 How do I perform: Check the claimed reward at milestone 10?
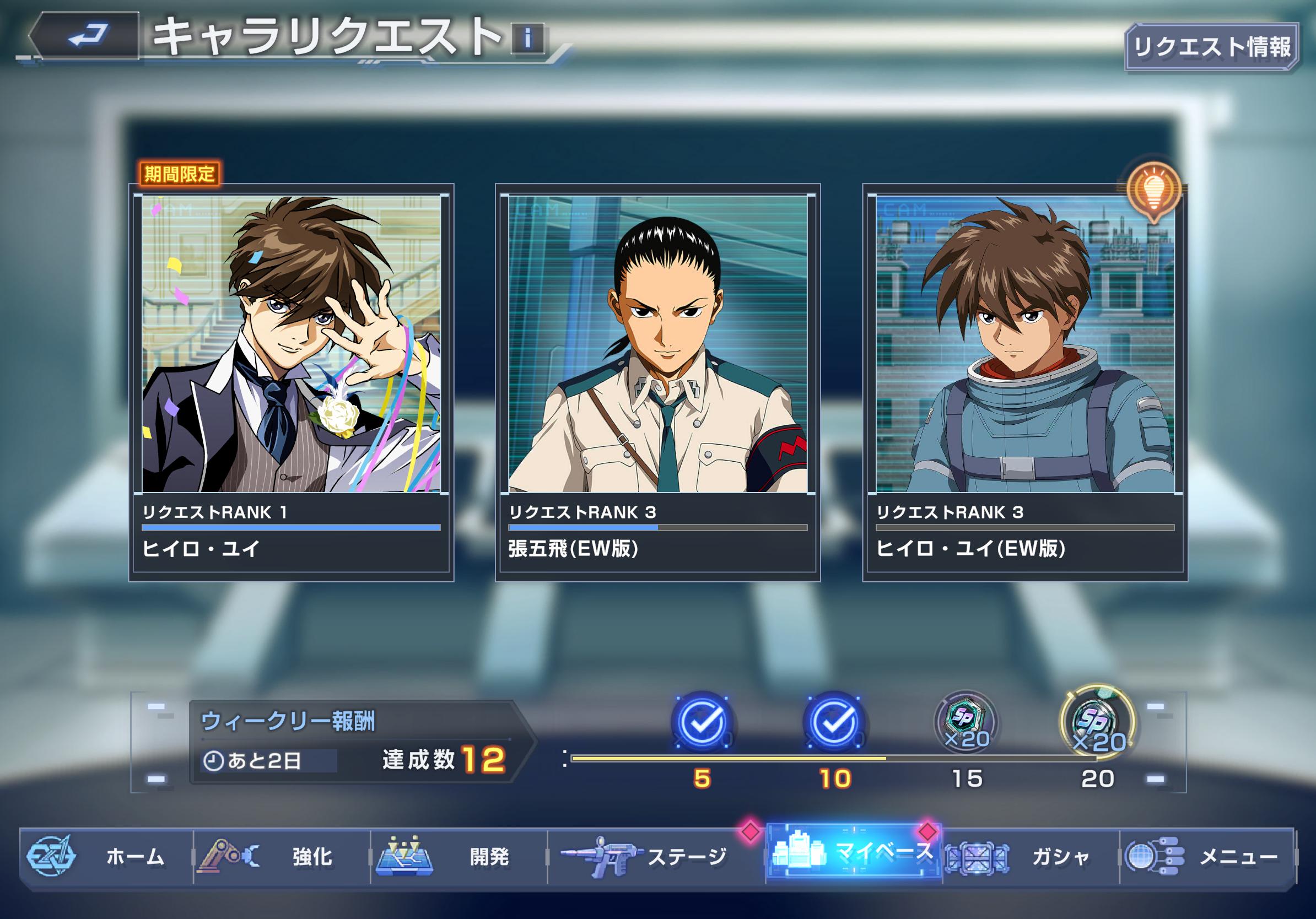pyautogui.click(x=834, y=722)
